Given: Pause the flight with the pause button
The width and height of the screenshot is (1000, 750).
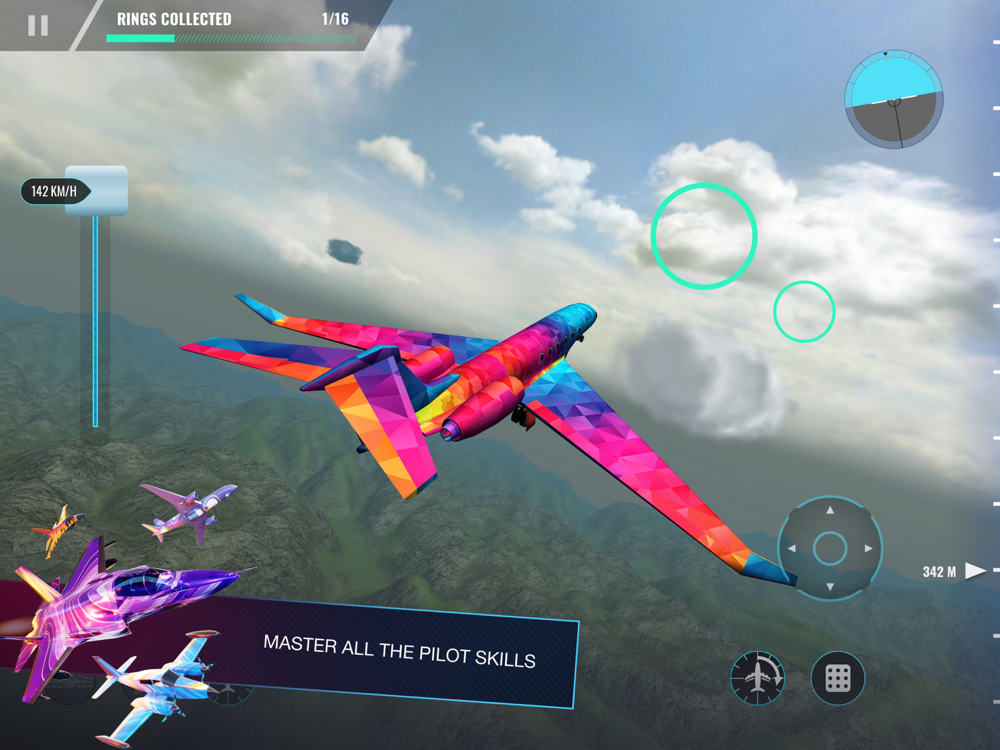Looking at the screenshot, I should [x=38, y=26].
